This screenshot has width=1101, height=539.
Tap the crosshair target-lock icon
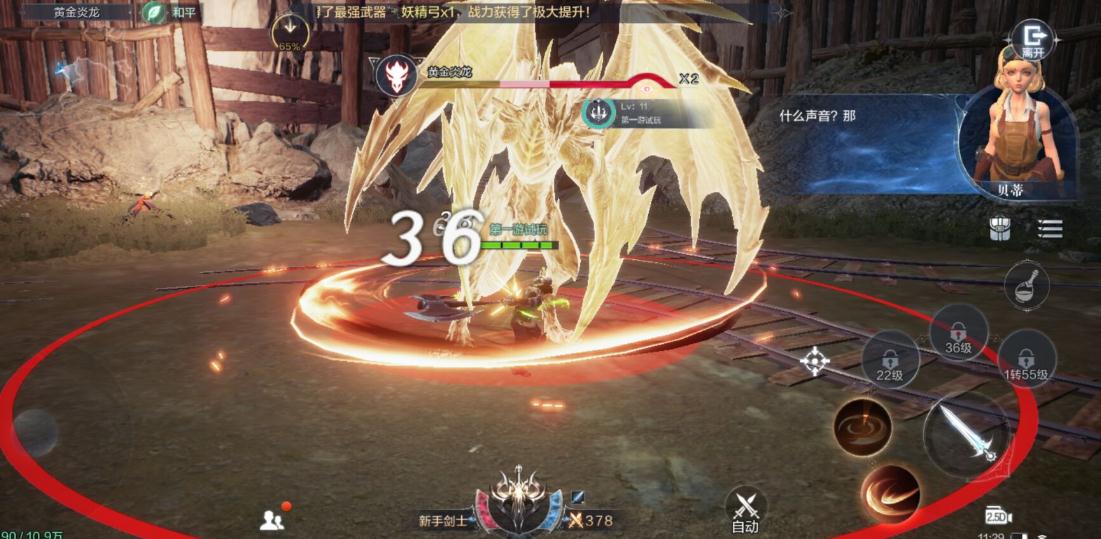pos(815,361)
